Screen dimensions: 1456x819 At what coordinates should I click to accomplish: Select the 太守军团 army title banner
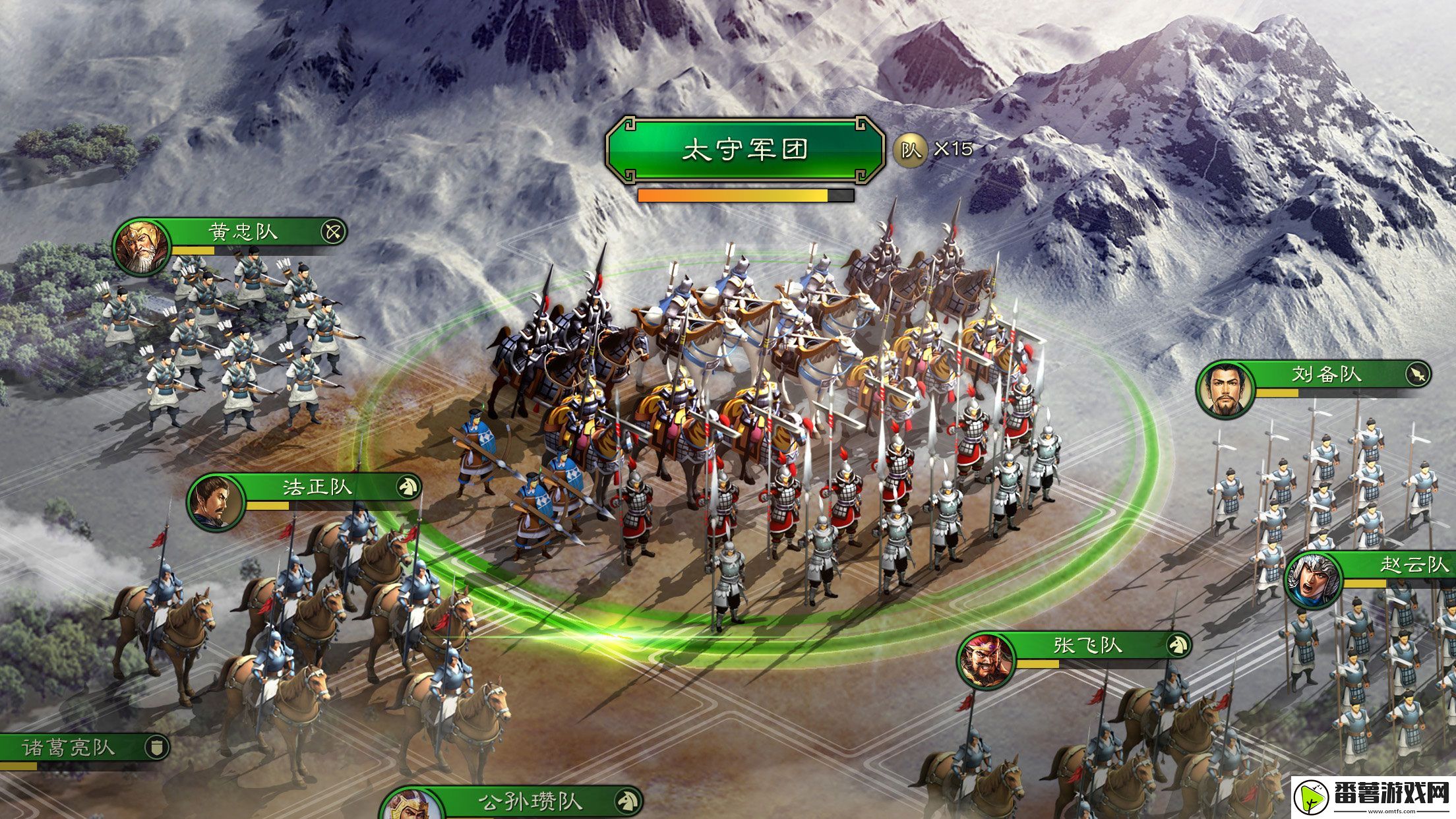pos(746,150)
